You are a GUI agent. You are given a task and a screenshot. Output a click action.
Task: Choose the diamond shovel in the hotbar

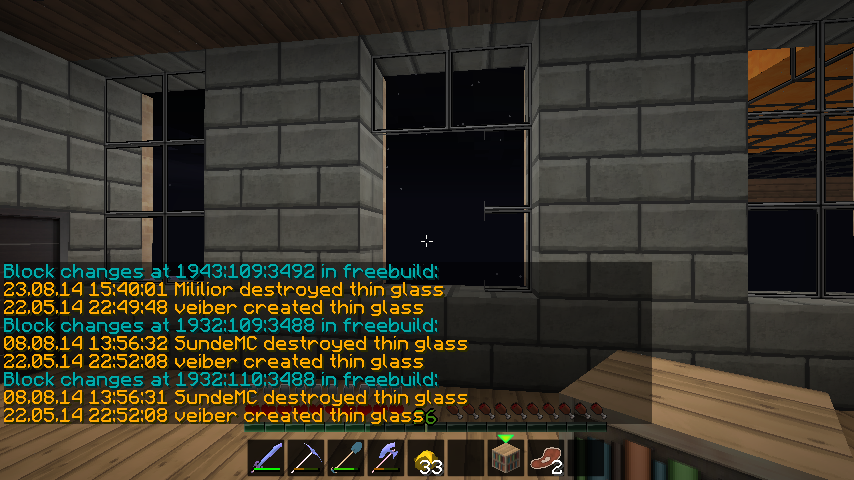click(x=347, y=458)
